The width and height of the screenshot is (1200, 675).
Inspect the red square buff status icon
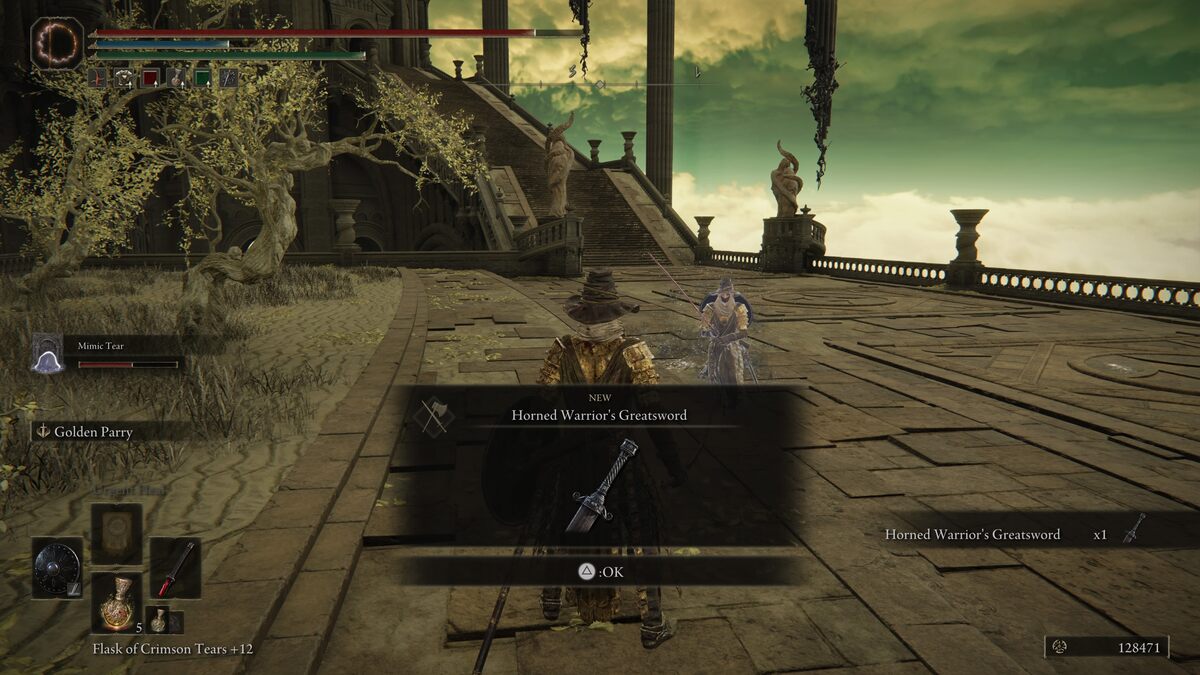click(x=150, y=77)
